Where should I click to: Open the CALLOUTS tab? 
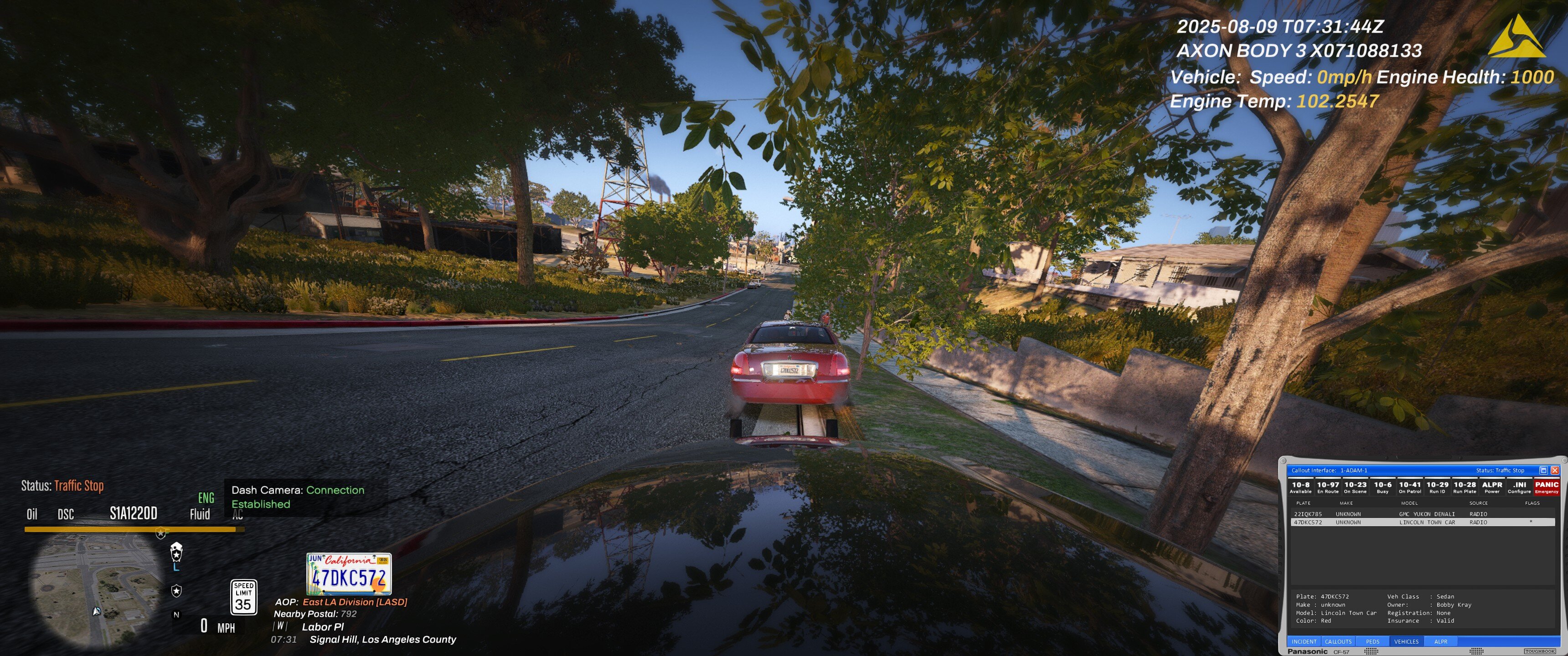tap(1338, 641)
